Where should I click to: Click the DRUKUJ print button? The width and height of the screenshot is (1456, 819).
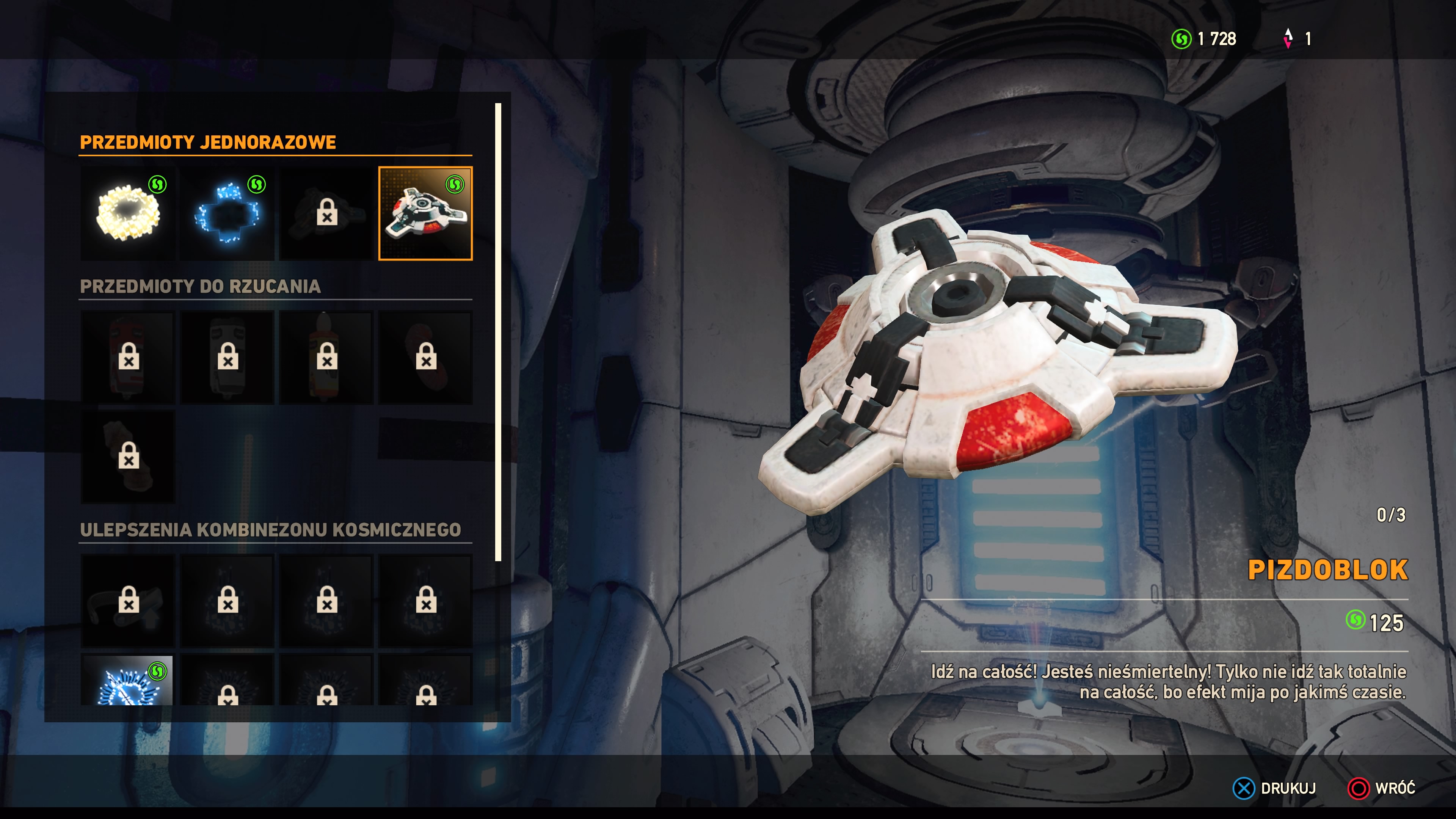[x=1274, y=788]
